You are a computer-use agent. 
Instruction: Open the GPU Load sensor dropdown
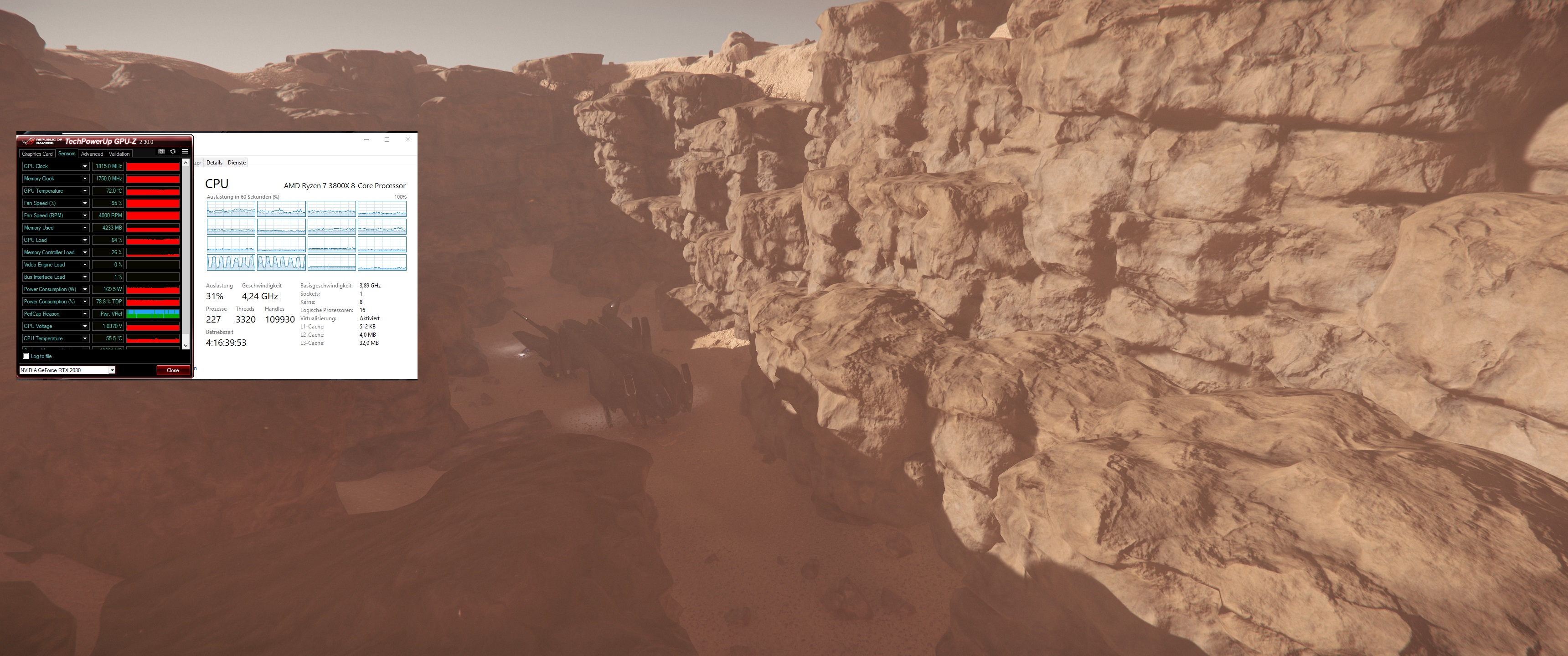pyautogui.click(x=85, y=240)
